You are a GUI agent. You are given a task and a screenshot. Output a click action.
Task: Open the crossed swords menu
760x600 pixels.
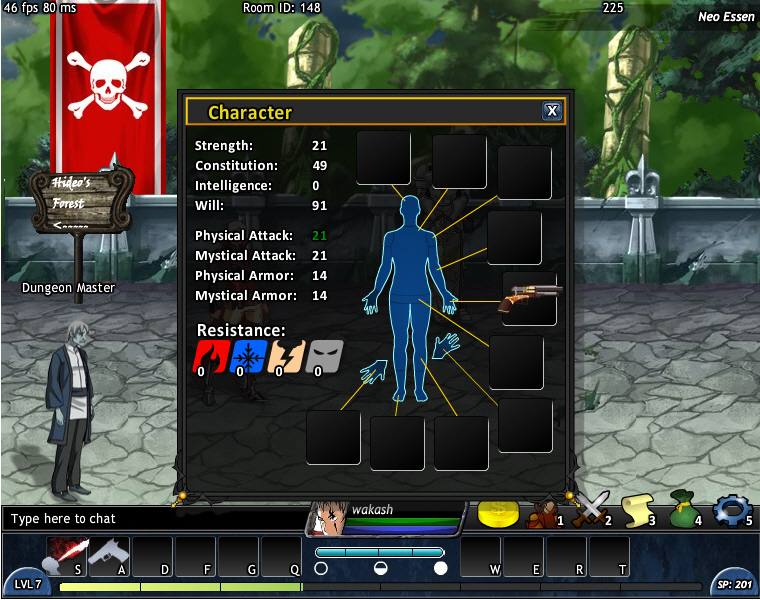pos(591,510)
